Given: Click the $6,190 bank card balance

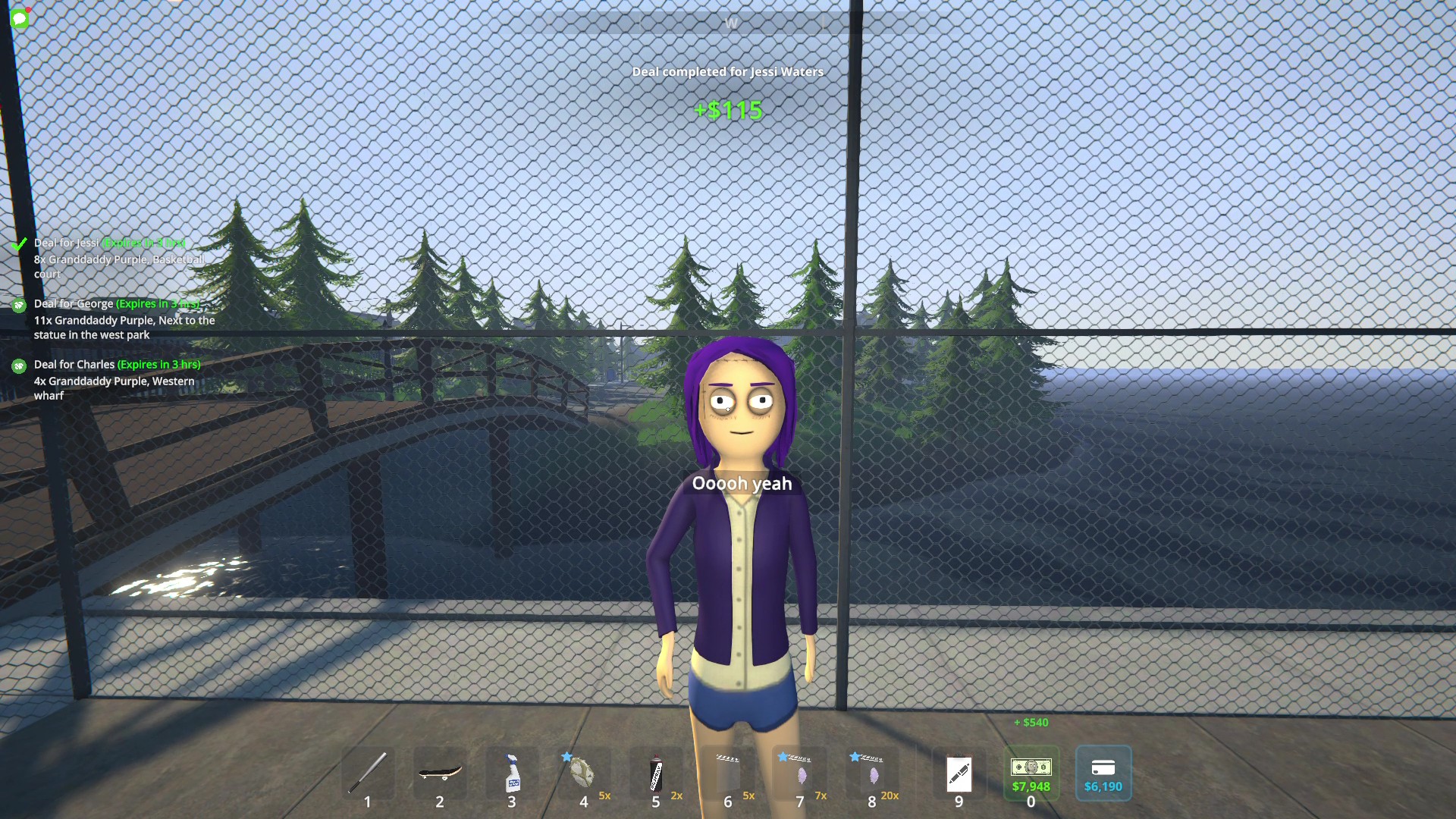Looking at the screenshot, I should (1103, 773).
